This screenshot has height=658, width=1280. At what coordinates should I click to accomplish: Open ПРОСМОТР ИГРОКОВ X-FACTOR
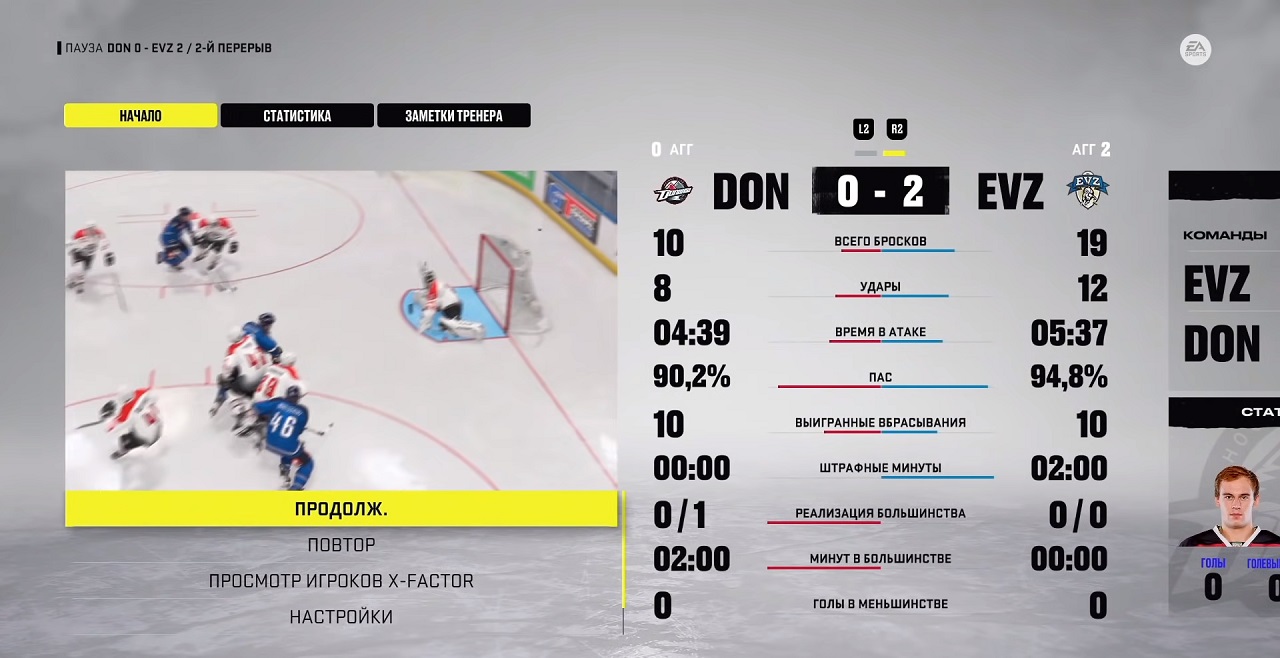pos(341,581)
